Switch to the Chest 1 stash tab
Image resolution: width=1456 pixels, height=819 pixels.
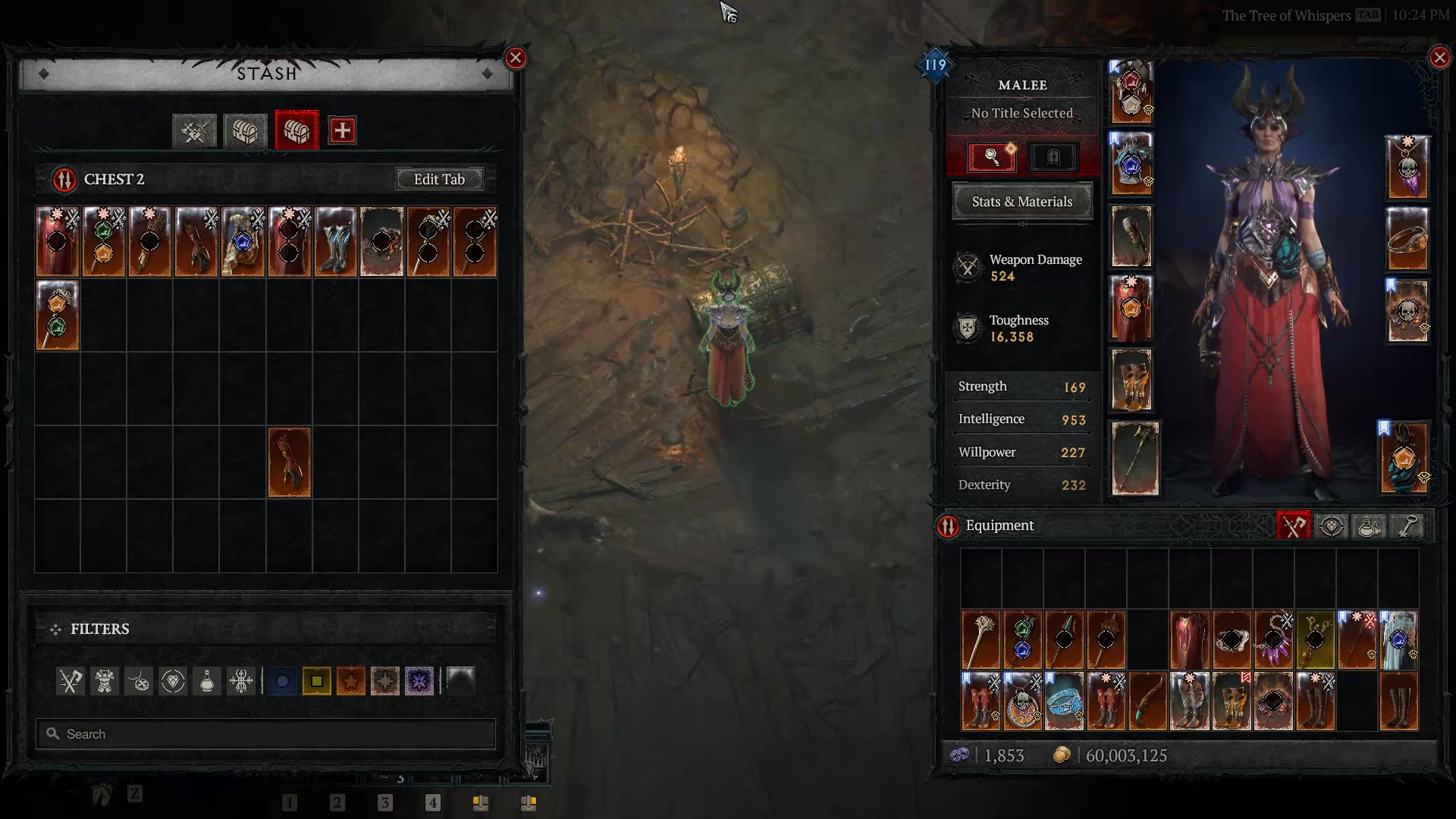(244, 130)
